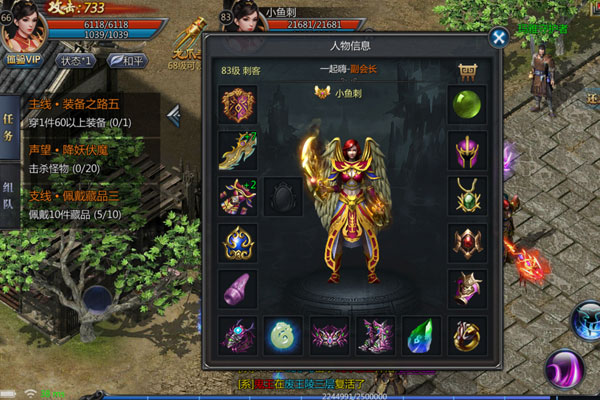
Task: Inspect the purple boots slot
Action: tap(375, 335)
